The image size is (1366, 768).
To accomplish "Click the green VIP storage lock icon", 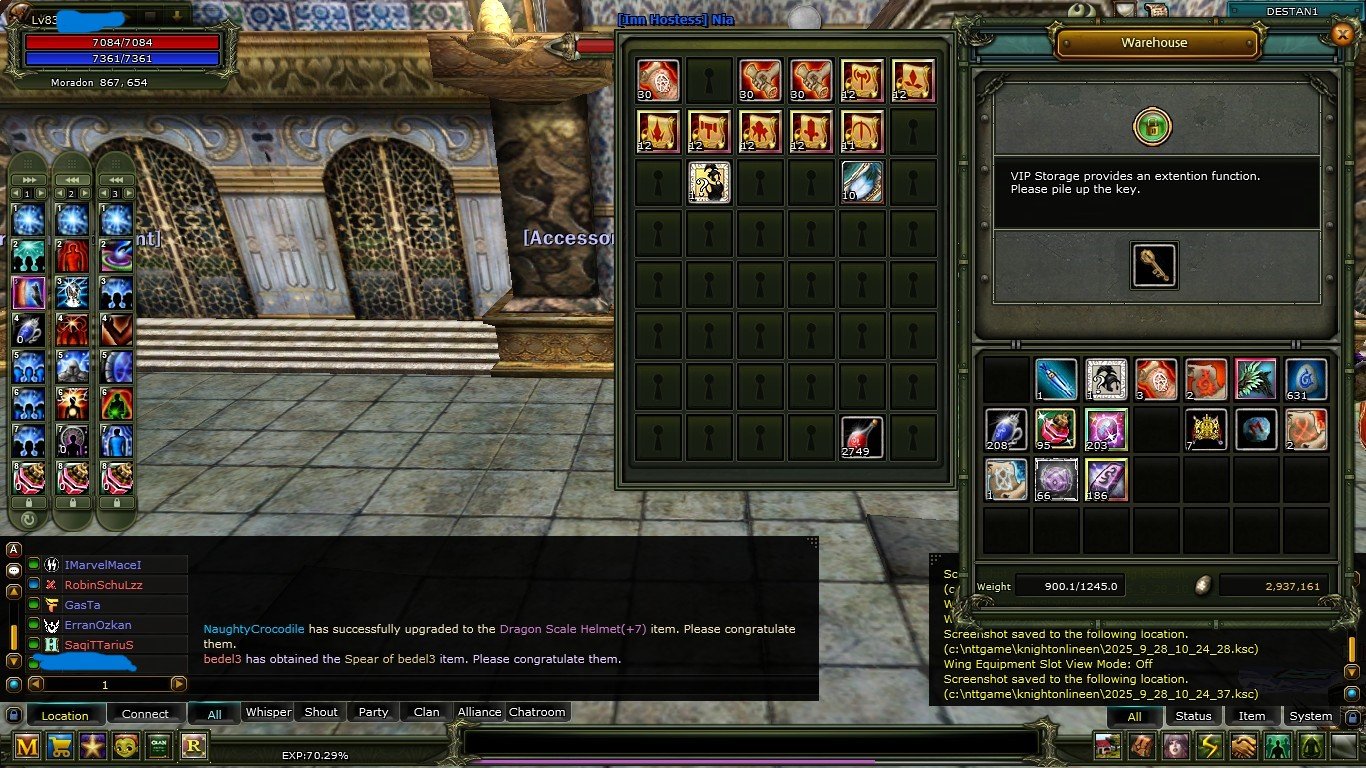I will (1153, 127).
